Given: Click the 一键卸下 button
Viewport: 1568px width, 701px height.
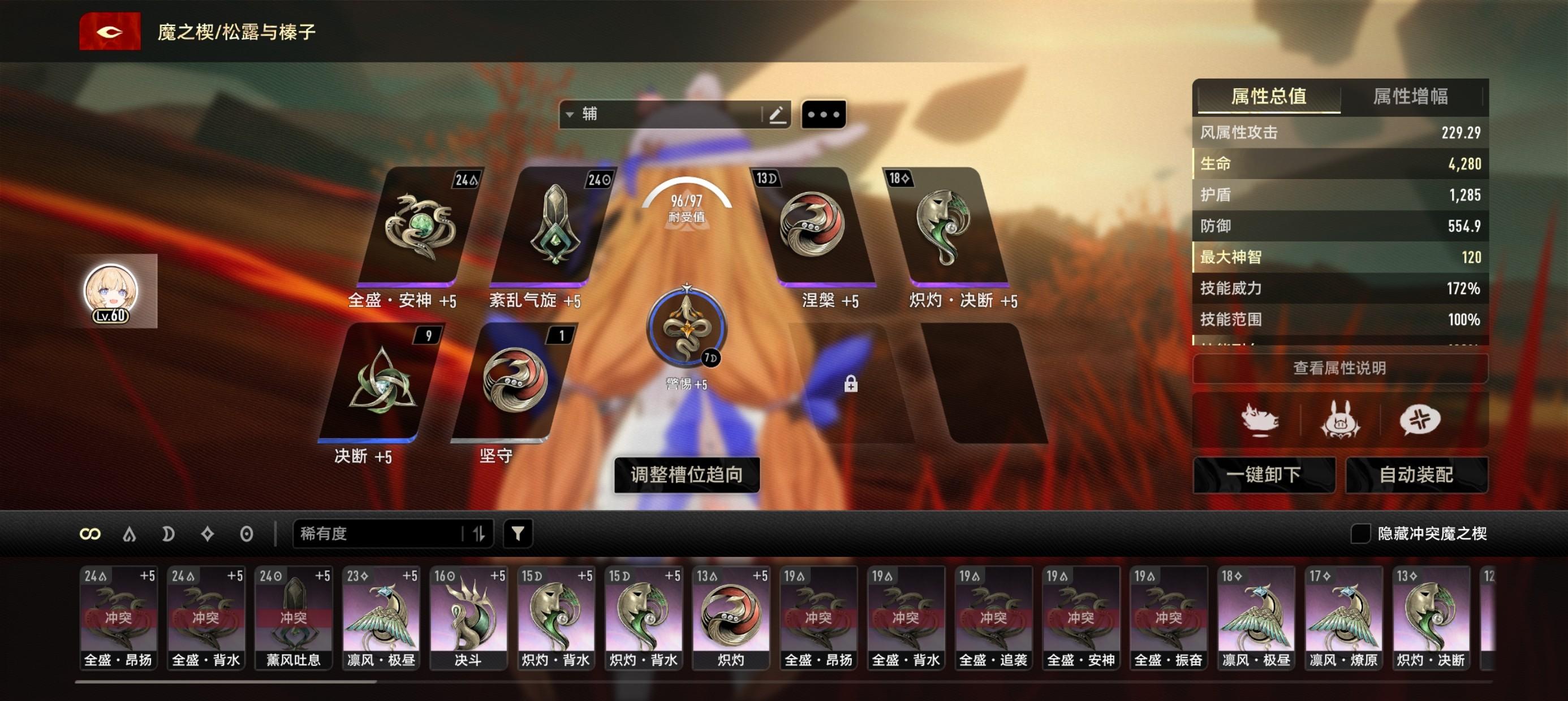Looking at the screenshot, I should tap(1264, 475).
